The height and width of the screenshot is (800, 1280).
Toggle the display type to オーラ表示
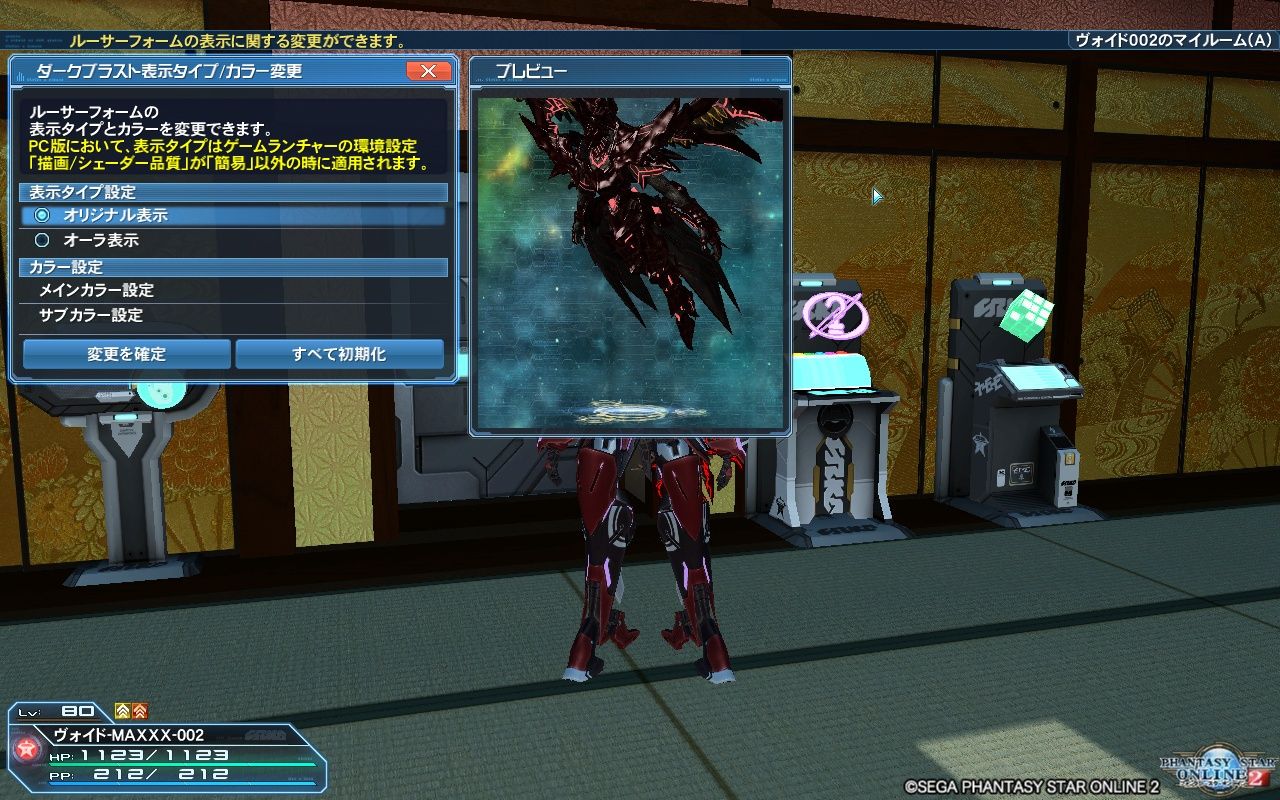(x=120, y=240)
